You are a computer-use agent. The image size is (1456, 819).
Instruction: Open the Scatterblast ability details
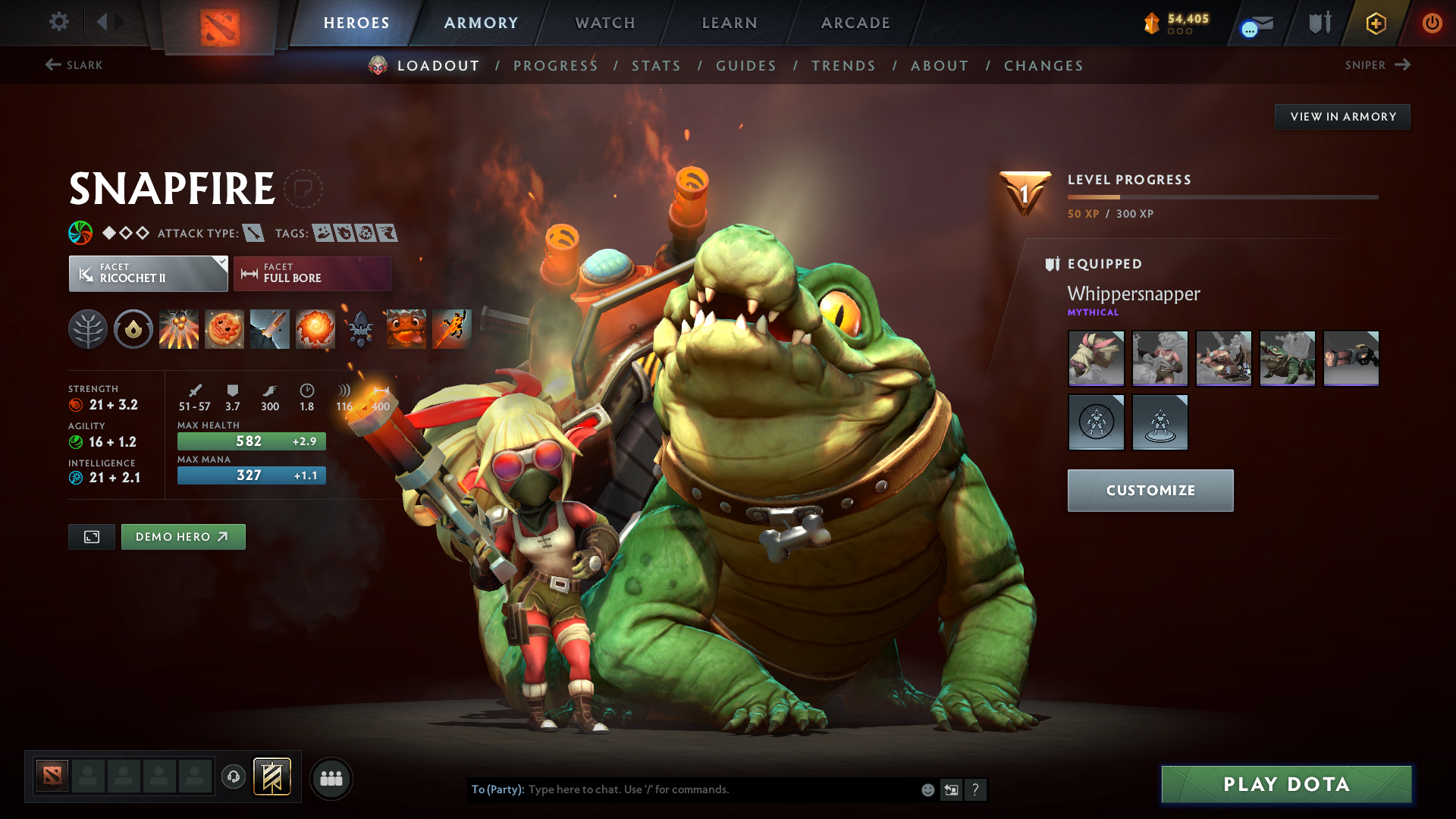[178, 328]
